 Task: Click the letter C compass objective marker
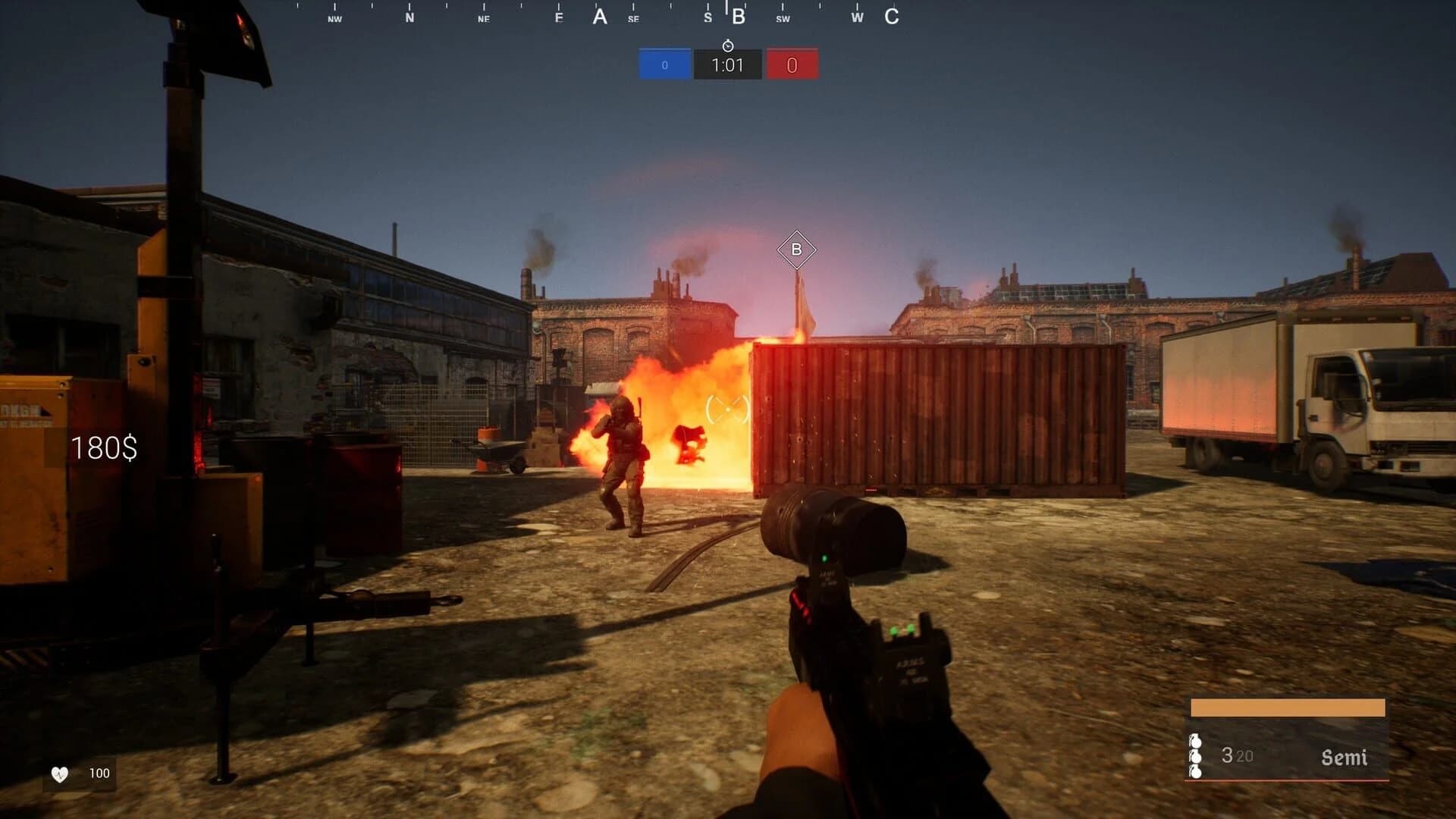point(893,16)
